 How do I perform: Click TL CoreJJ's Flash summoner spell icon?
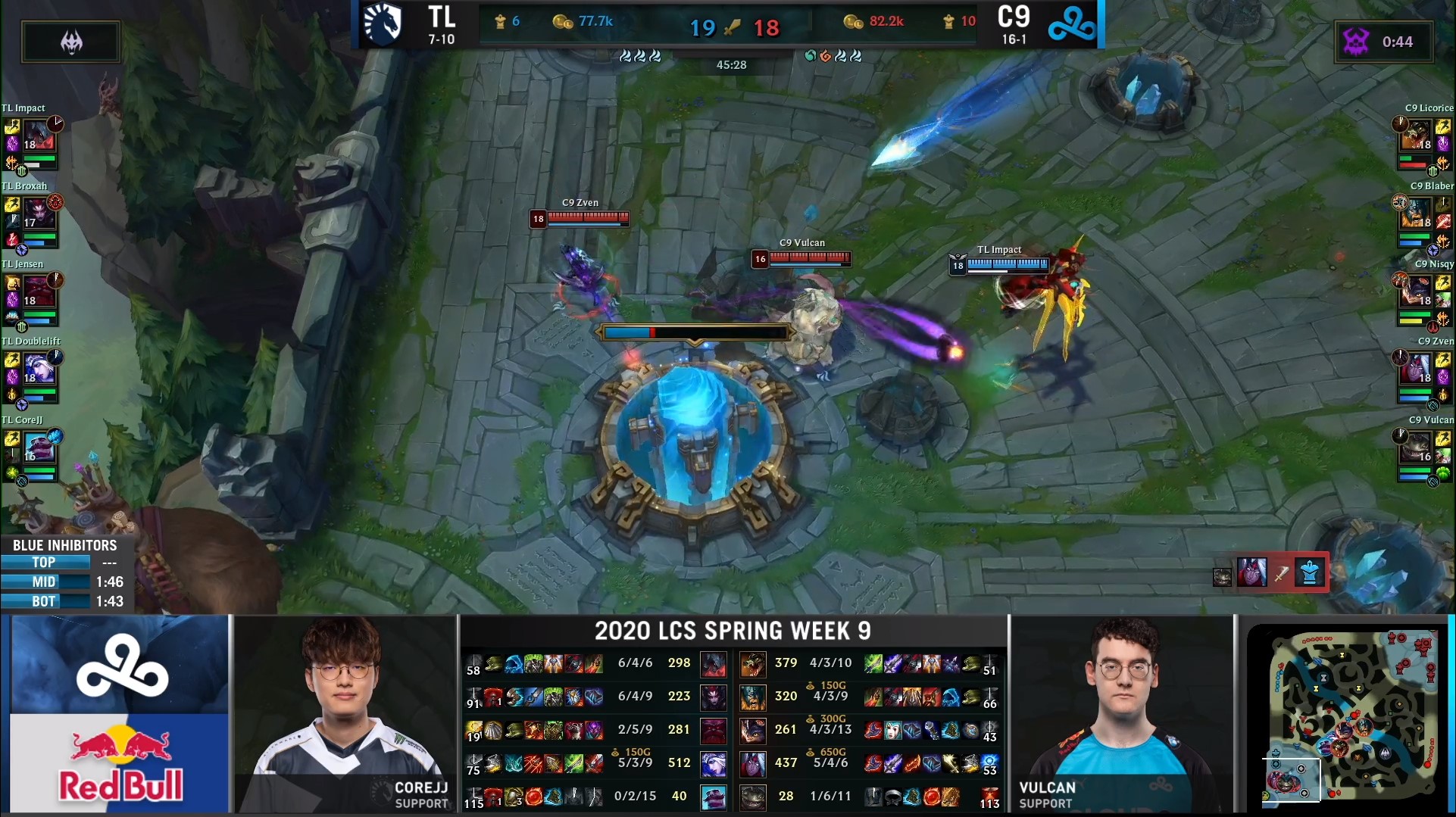tap(11, 438)
